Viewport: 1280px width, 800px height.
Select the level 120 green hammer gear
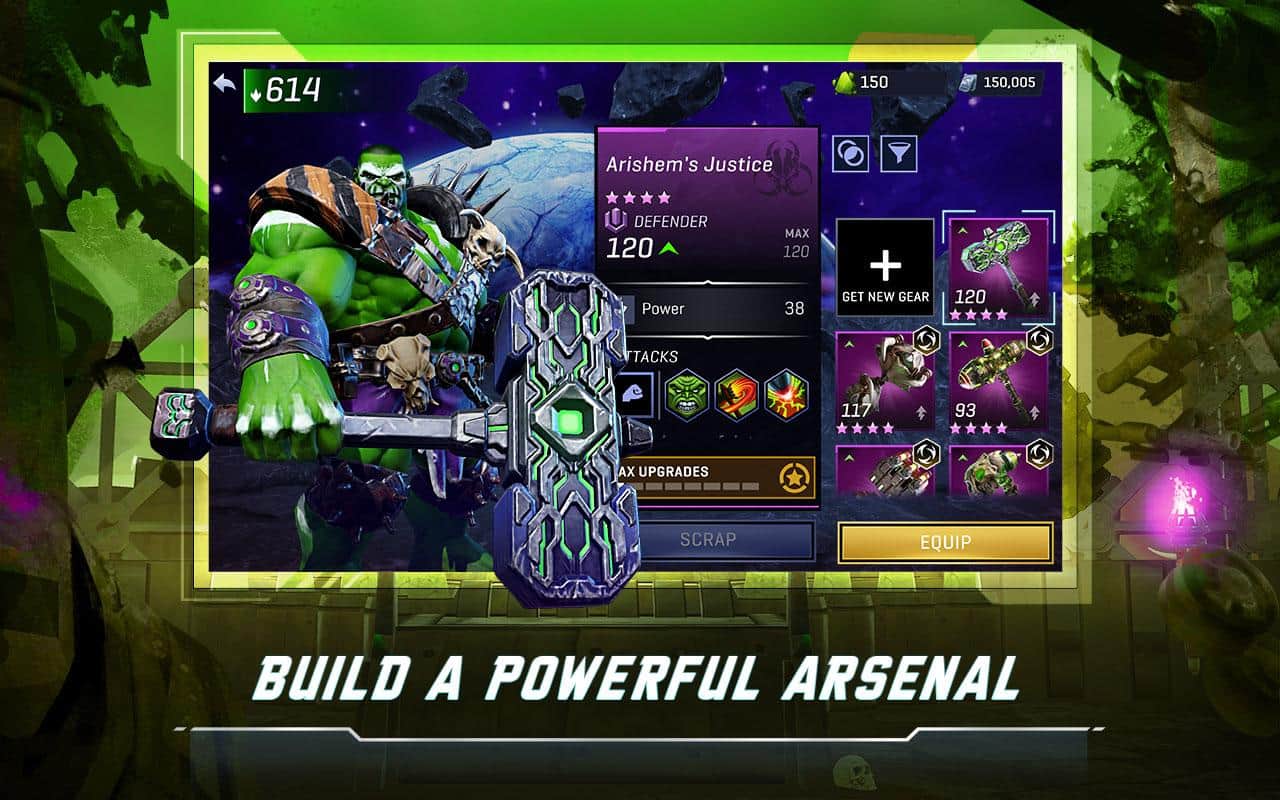click(997, 267)
